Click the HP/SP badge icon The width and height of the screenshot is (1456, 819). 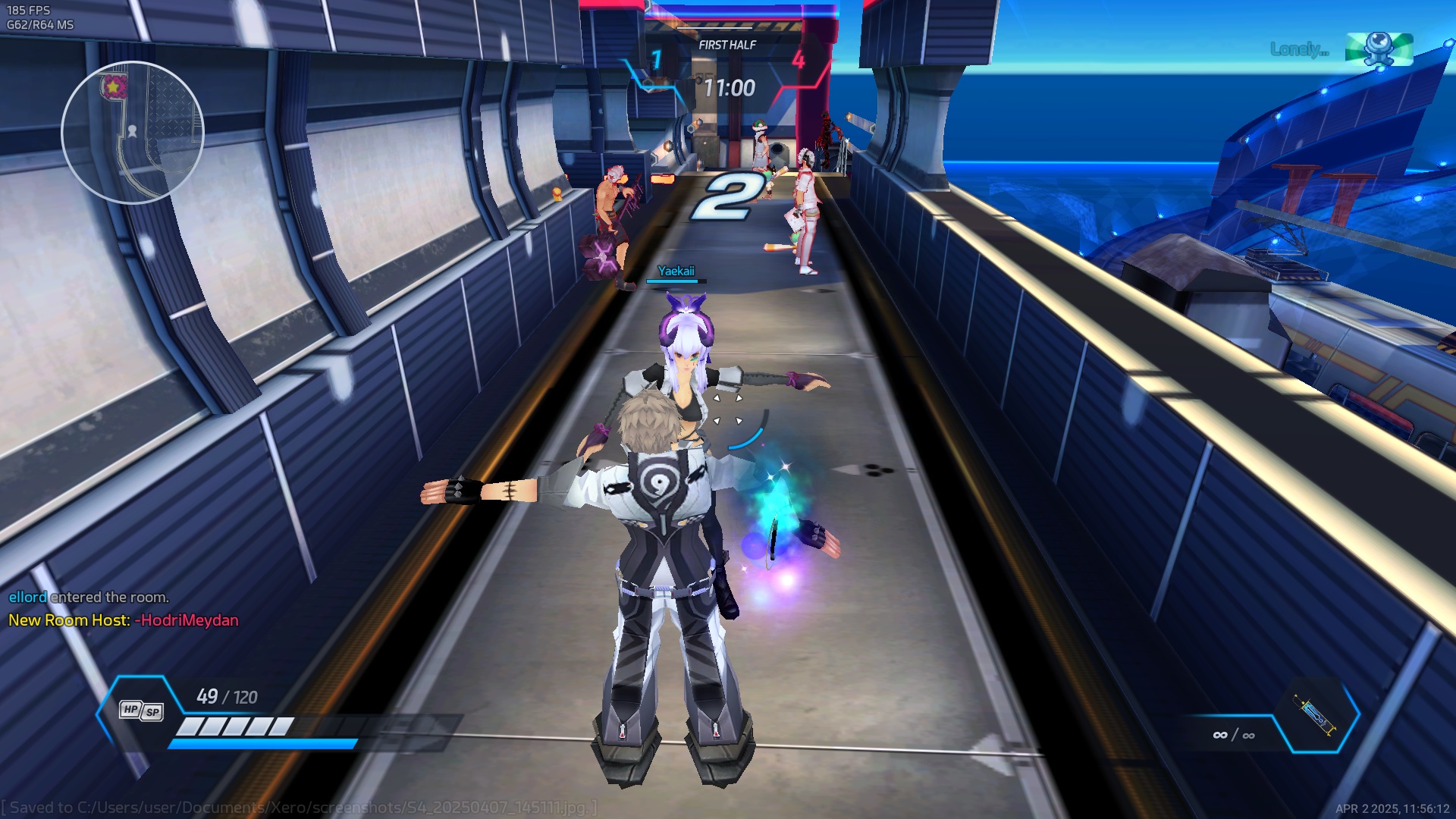coord(141,711)
